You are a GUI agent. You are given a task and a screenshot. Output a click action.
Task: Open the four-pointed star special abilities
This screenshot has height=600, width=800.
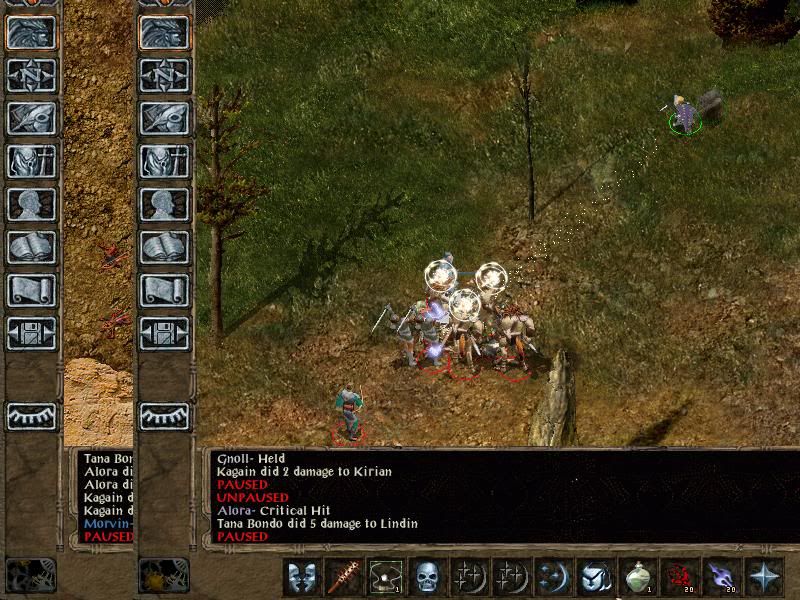[764, 576]
